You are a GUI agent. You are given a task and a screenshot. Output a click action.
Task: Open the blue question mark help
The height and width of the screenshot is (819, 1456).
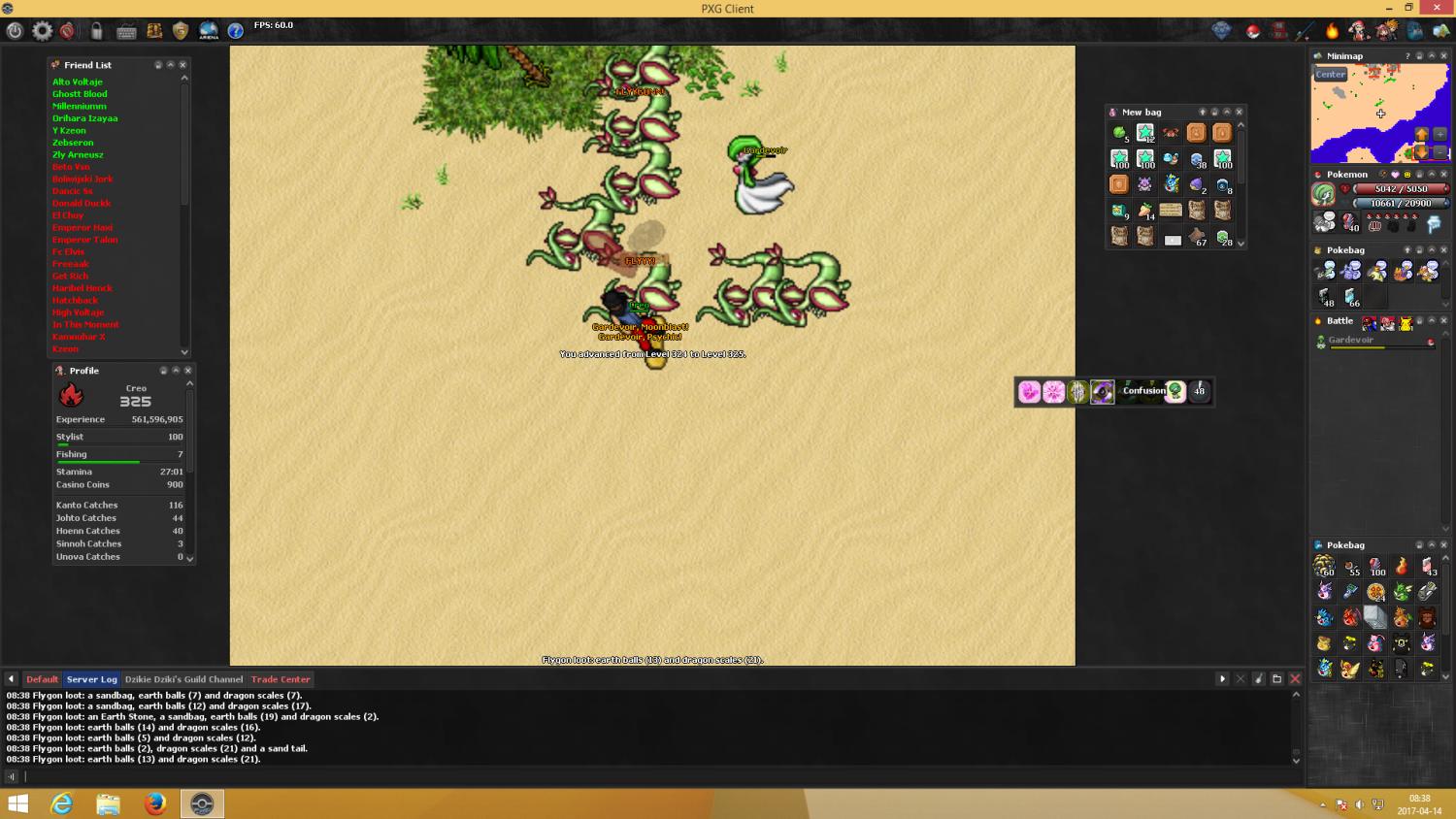pos(236,31)
